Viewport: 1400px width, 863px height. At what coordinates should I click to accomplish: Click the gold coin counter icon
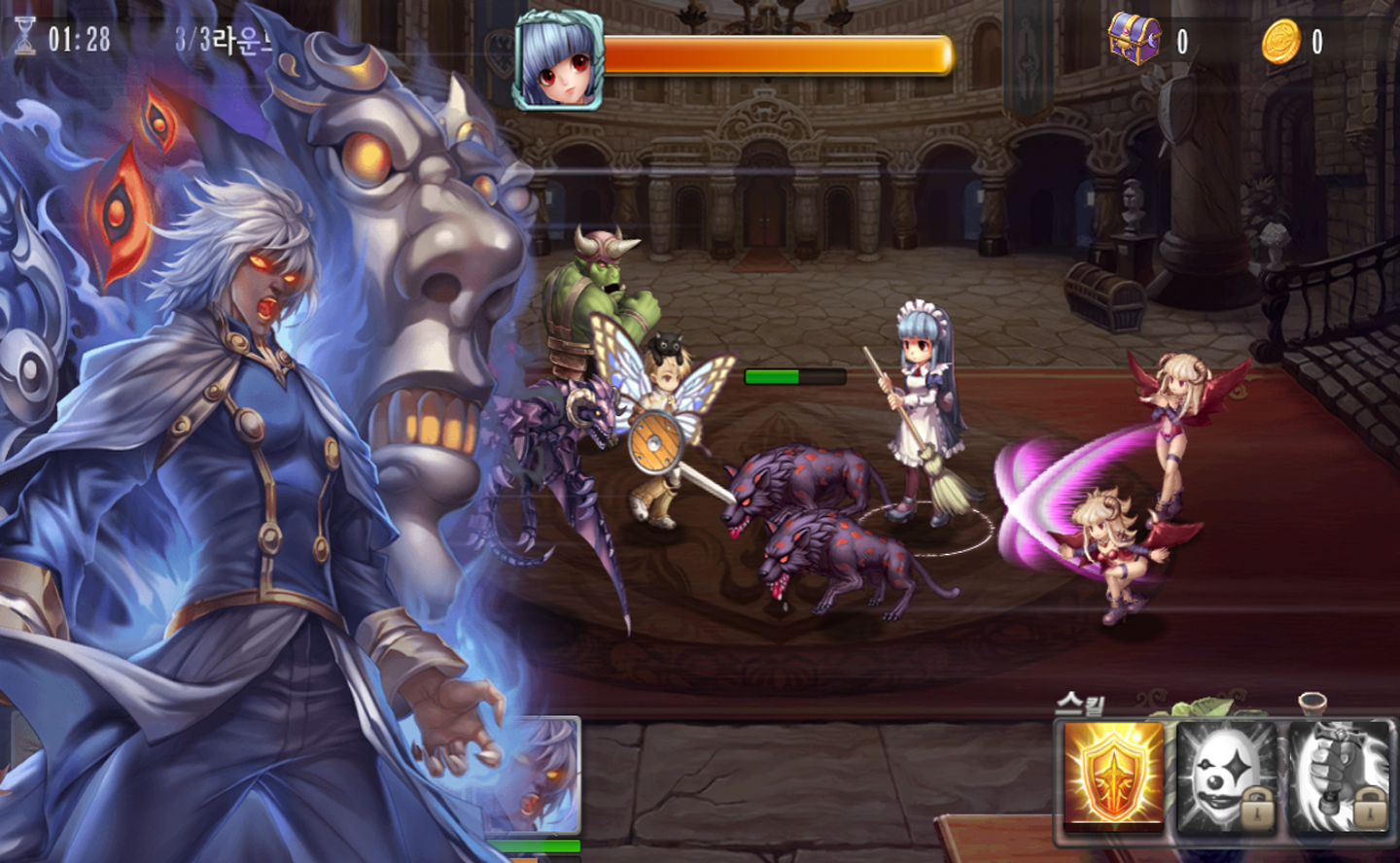(1283, 43)
